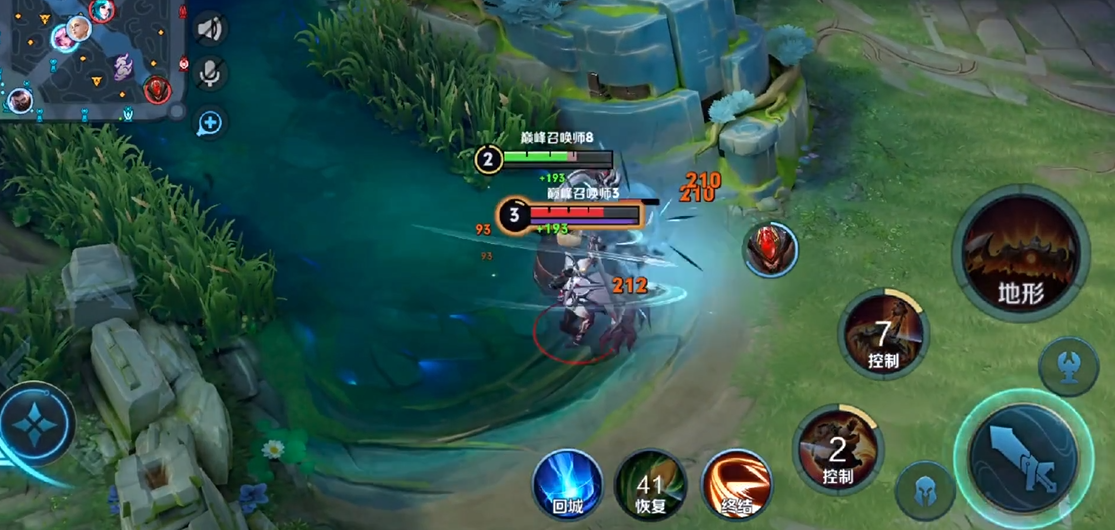This screenshot has width=1115, height=530.
Task: Select the tower-target attack button
Action: [x=1068, y=365]
